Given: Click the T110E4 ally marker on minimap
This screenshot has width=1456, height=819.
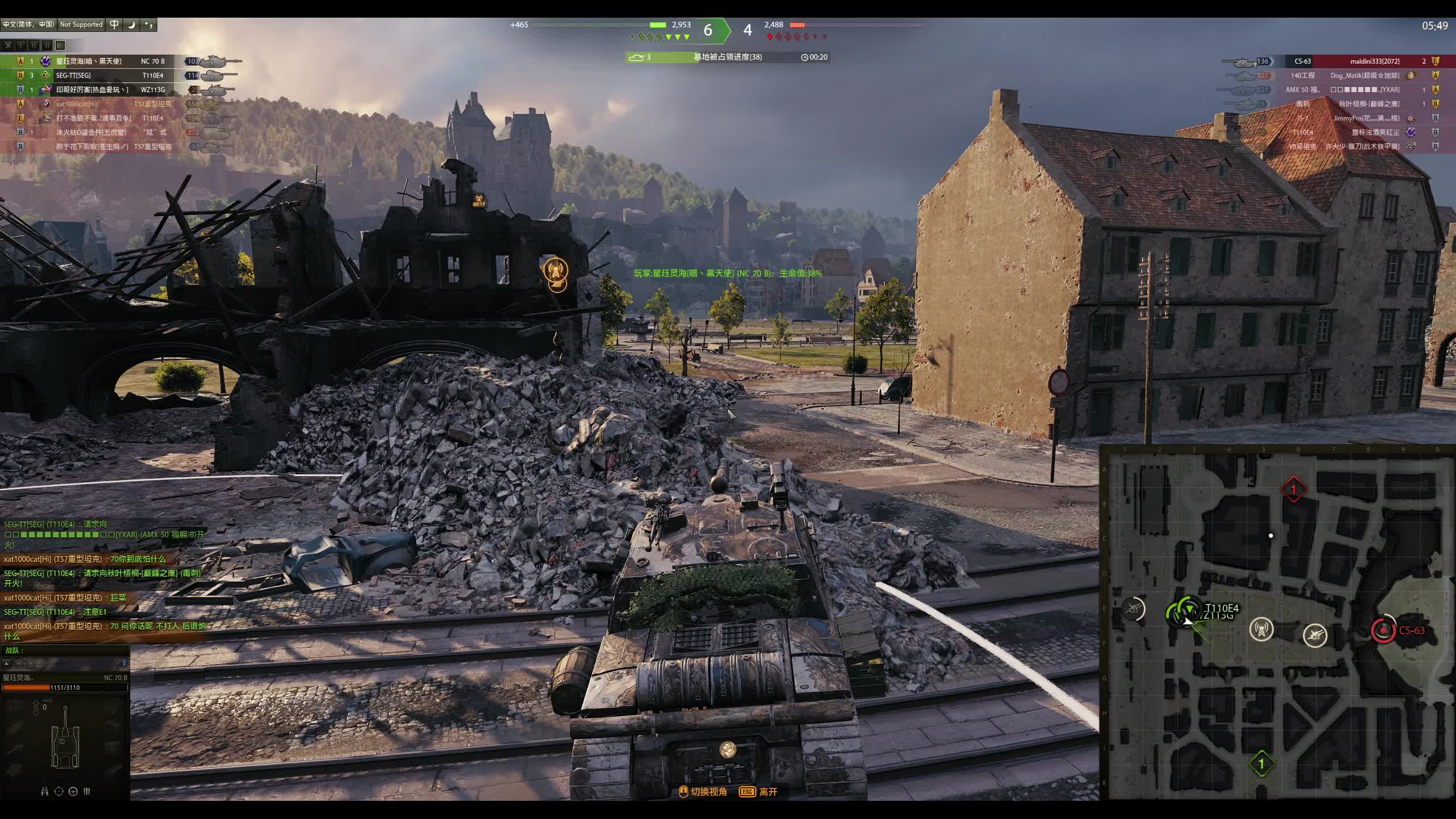Looking at the screenshot, I should tap(1188, 611).
